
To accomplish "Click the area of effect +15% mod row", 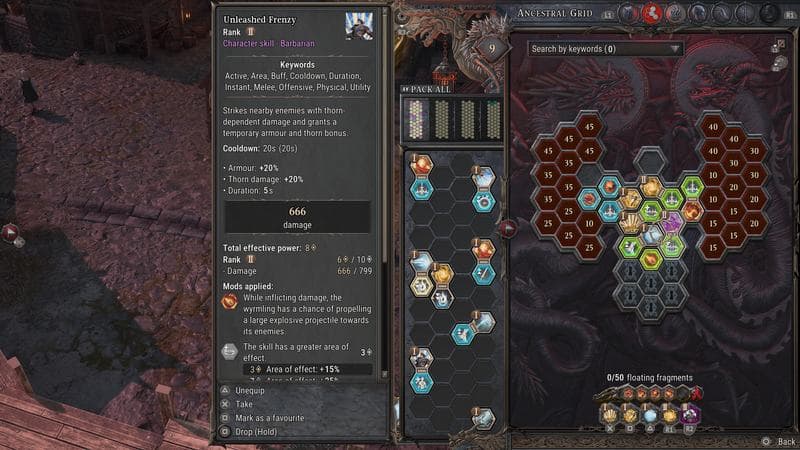I will click(x=298, y=370).
